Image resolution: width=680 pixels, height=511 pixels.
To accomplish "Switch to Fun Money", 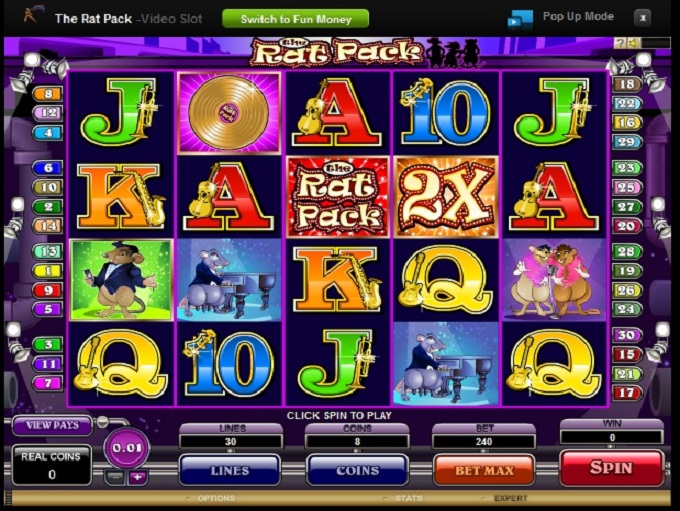I will pos(295,19).
